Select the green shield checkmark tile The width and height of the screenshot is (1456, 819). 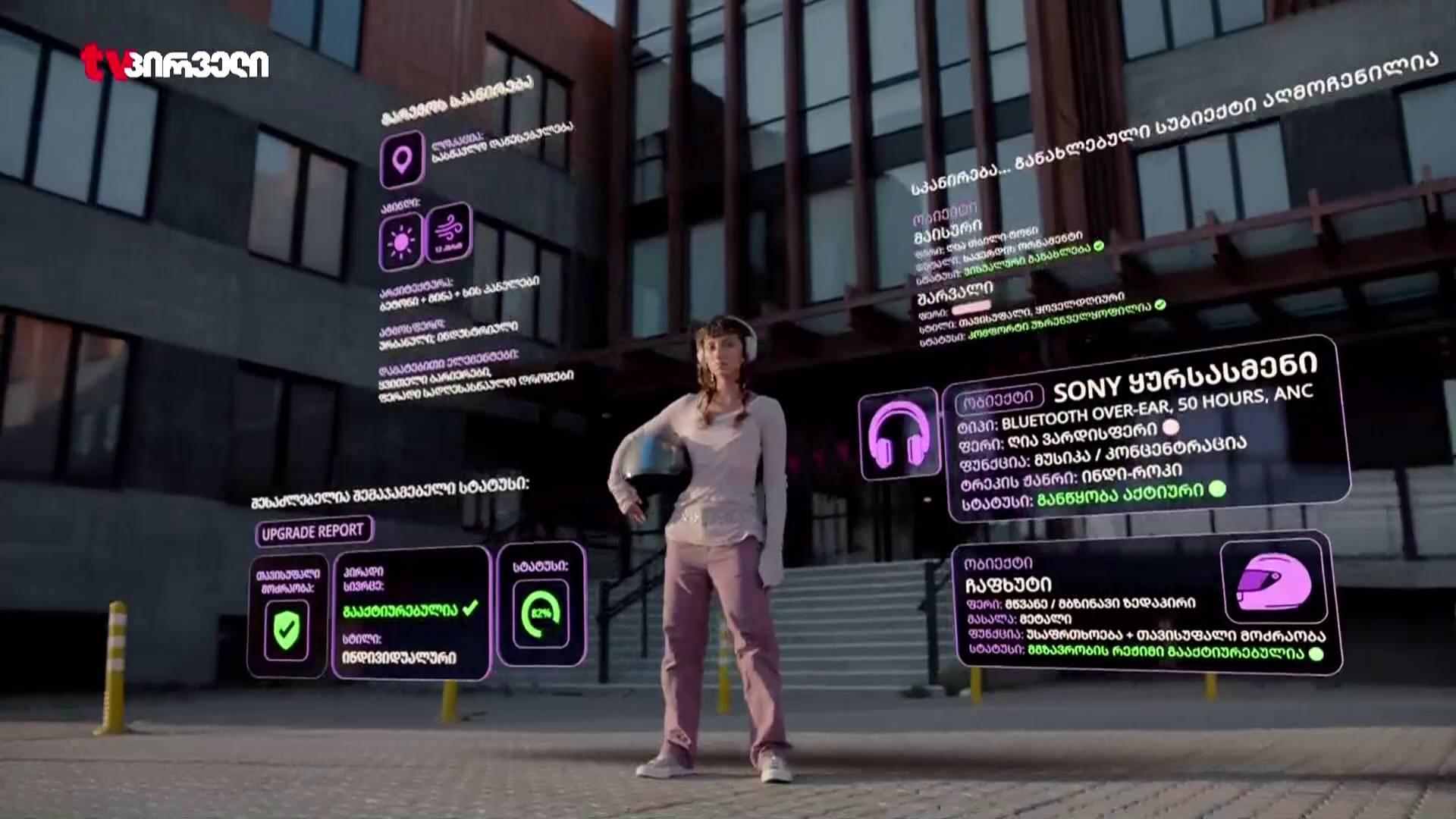[286, 629]
